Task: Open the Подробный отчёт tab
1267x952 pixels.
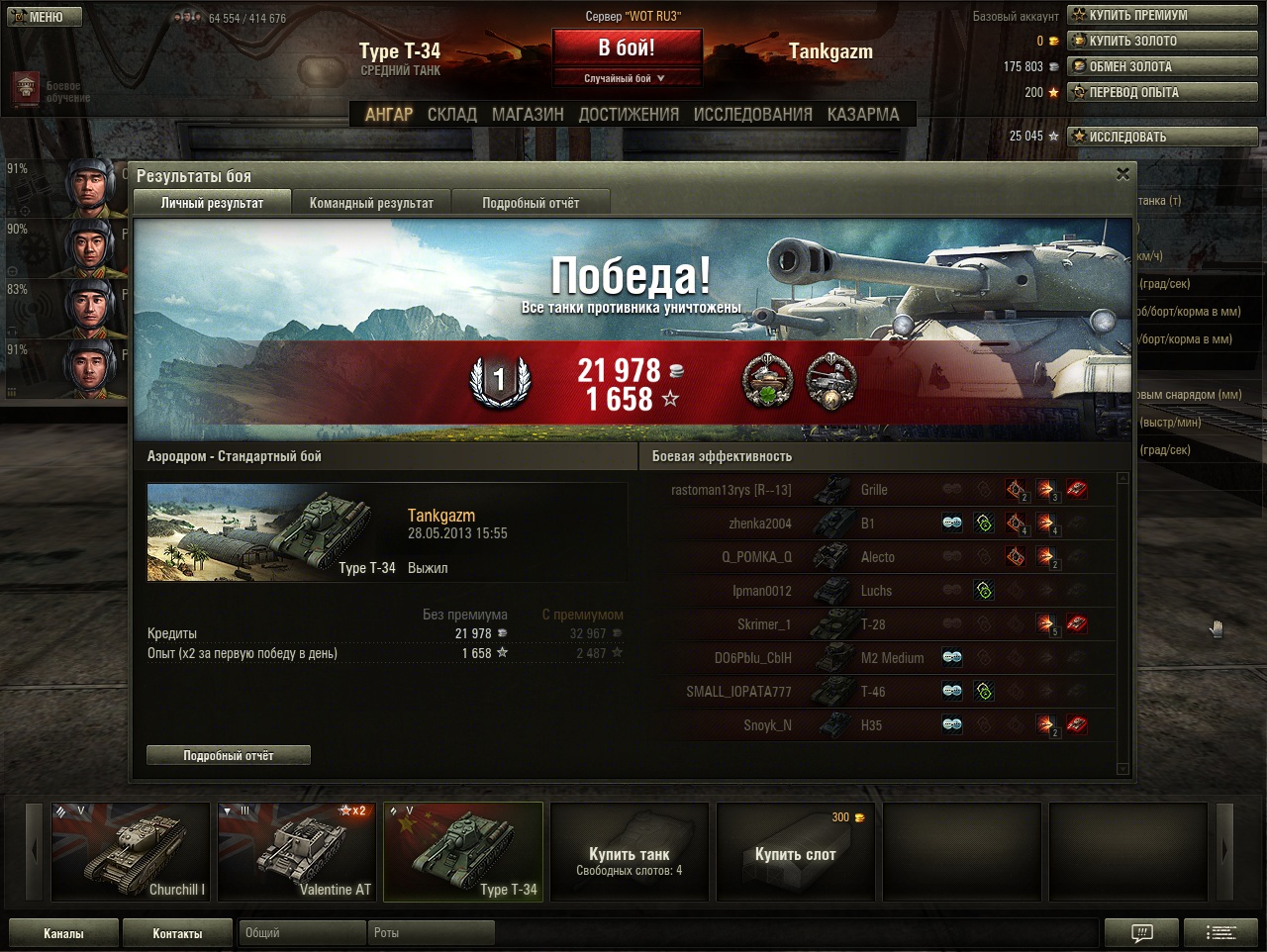Action: [x=531, y=203]
